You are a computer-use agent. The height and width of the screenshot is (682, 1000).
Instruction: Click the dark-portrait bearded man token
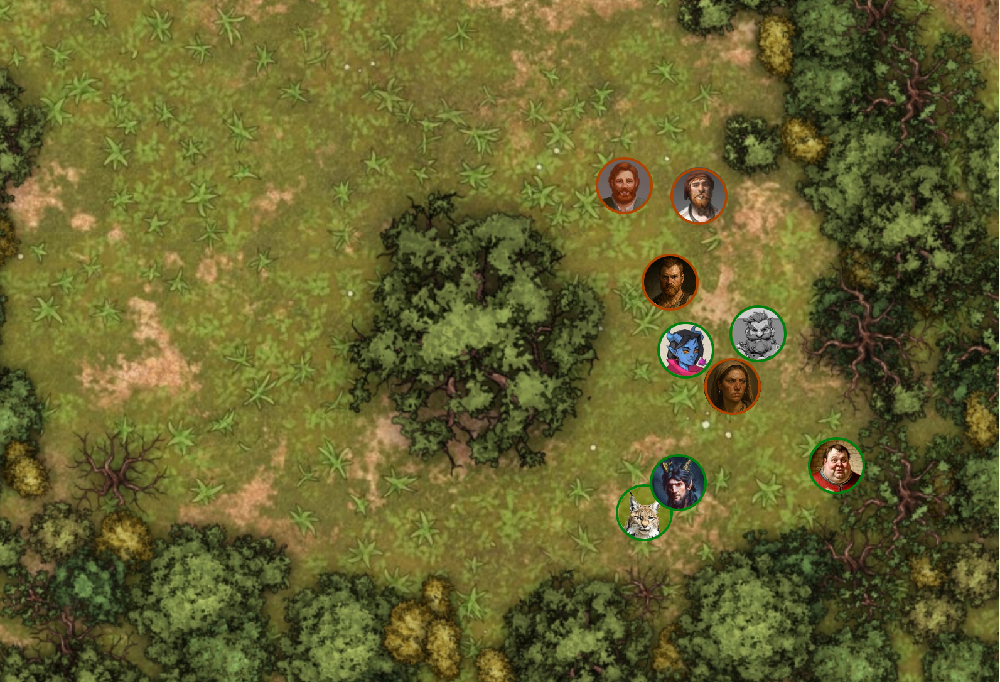pos(669,282)
